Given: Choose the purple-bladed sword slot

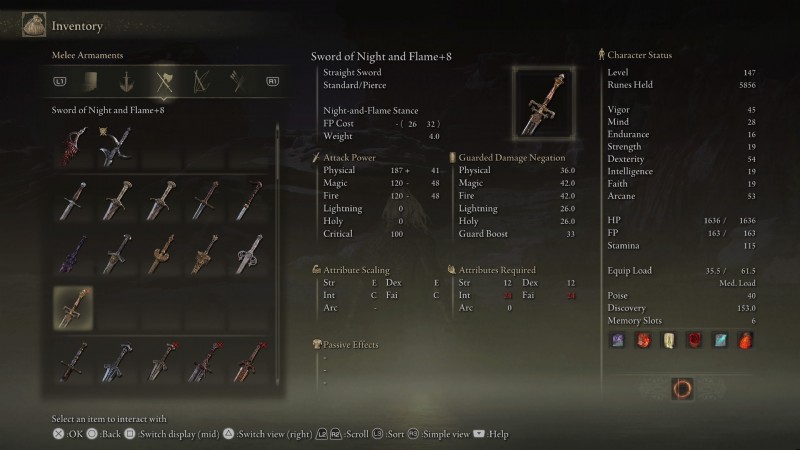Looking at the screenshot, I should (x=73, y=254).
